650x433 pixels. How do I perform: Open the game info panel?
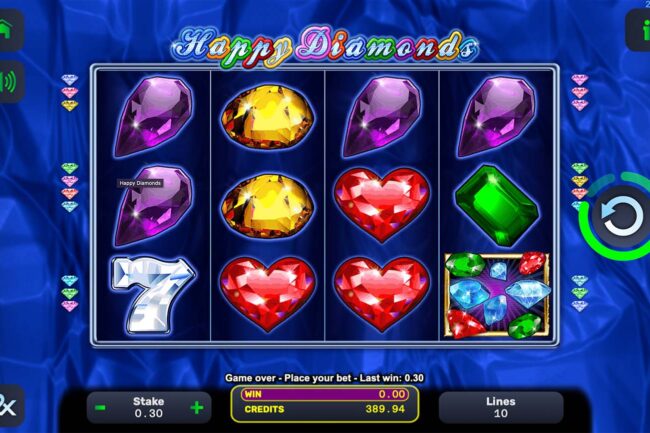(x=639, y=30)
